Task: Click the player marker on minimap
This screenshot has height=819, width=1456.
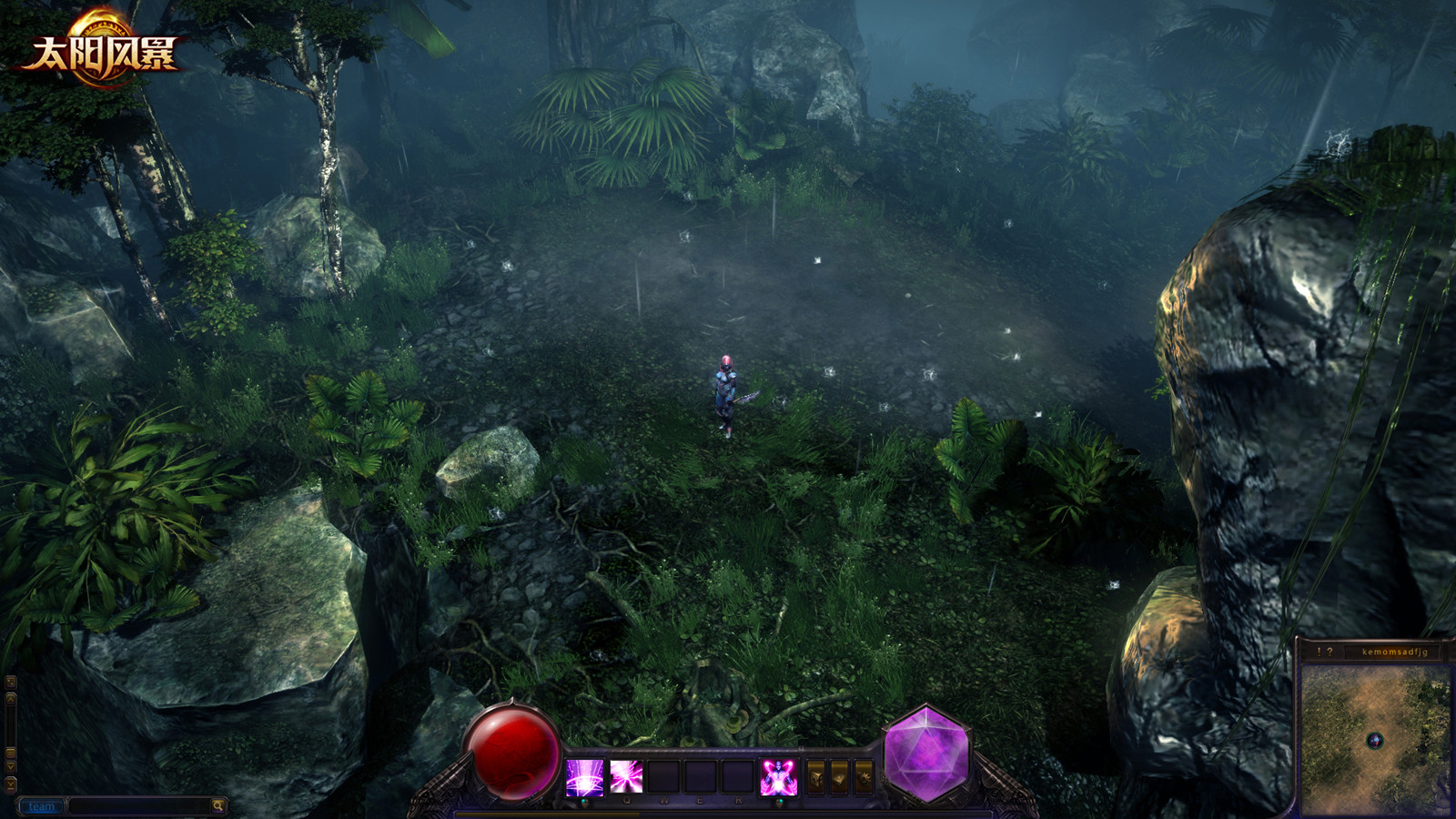Action: click(x=1375, y=741)
